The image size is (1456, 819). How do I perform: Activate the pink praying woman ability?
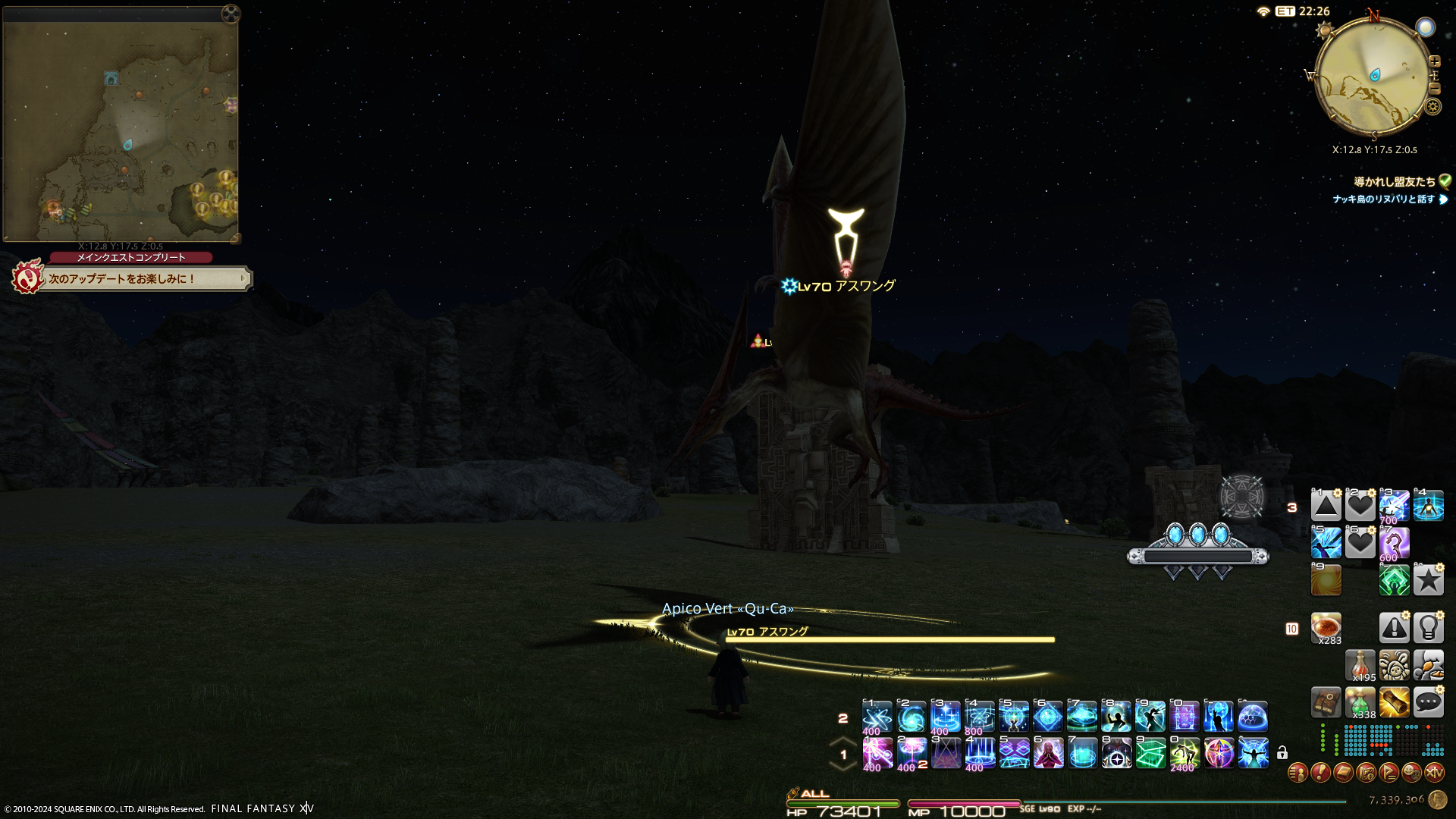1048,753
